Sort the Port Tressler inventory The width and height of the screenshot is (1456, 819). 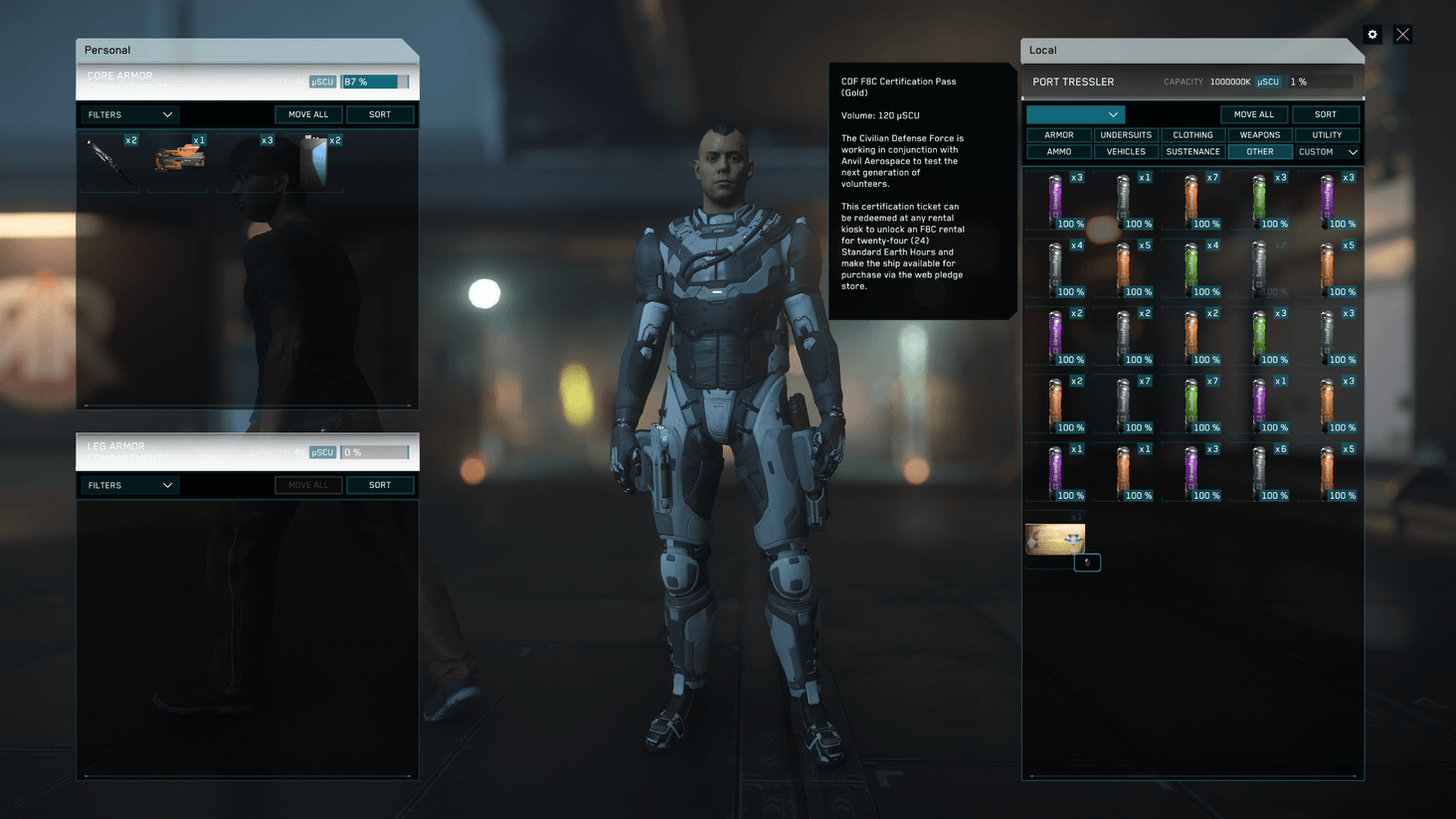point(1326,114)
